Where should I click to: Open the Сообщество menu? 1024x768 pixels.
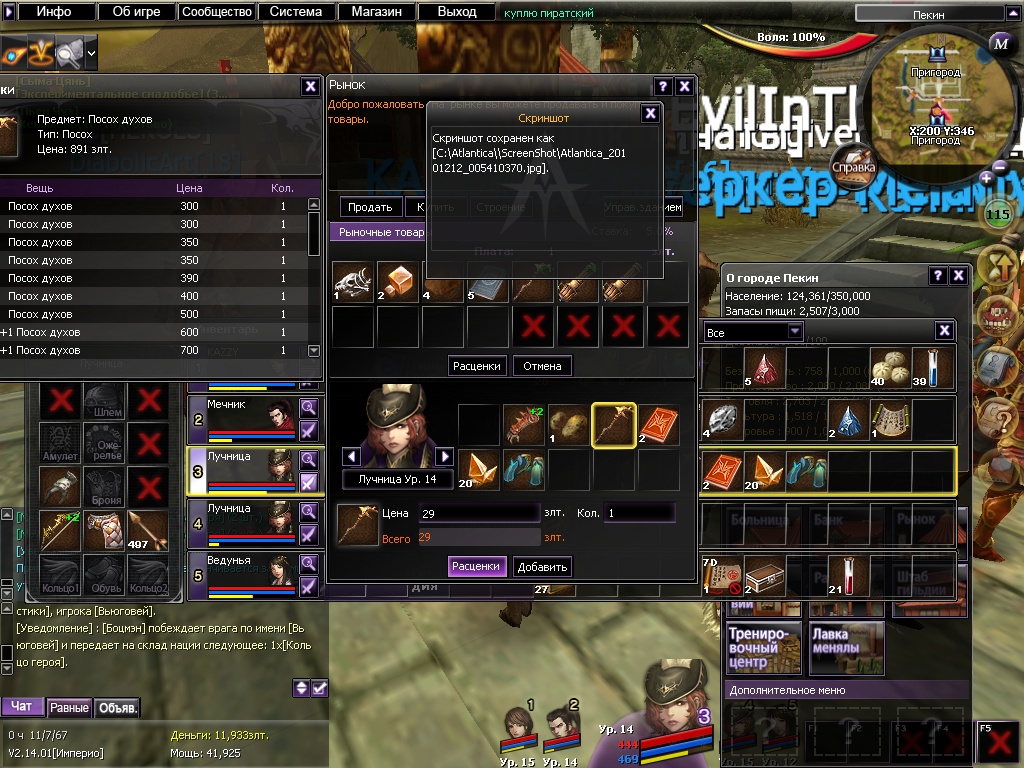(215, 12)
